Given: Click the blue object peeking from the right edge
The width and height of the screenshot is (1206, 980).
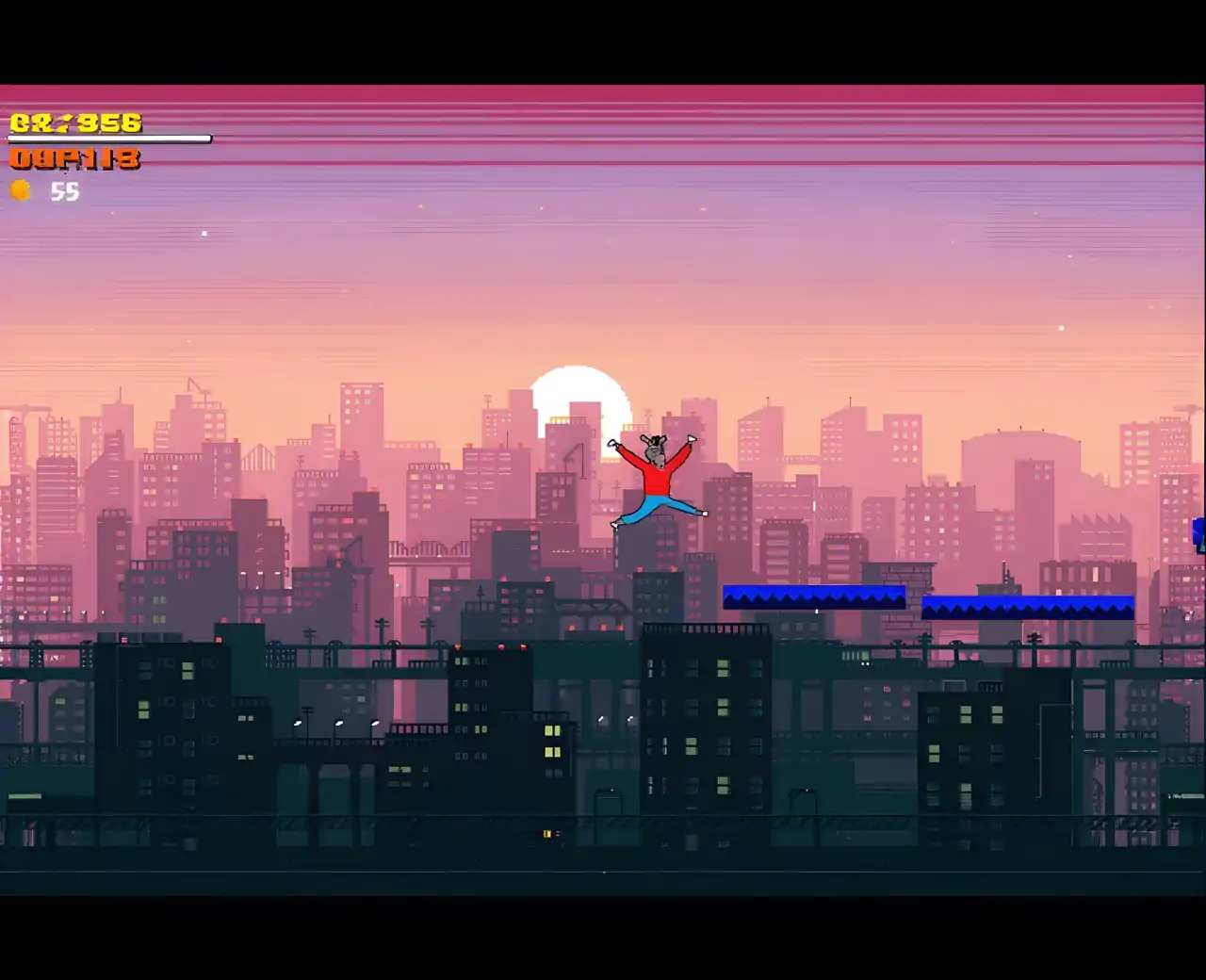Looking at the screenshot, I should click(1200, 532).
